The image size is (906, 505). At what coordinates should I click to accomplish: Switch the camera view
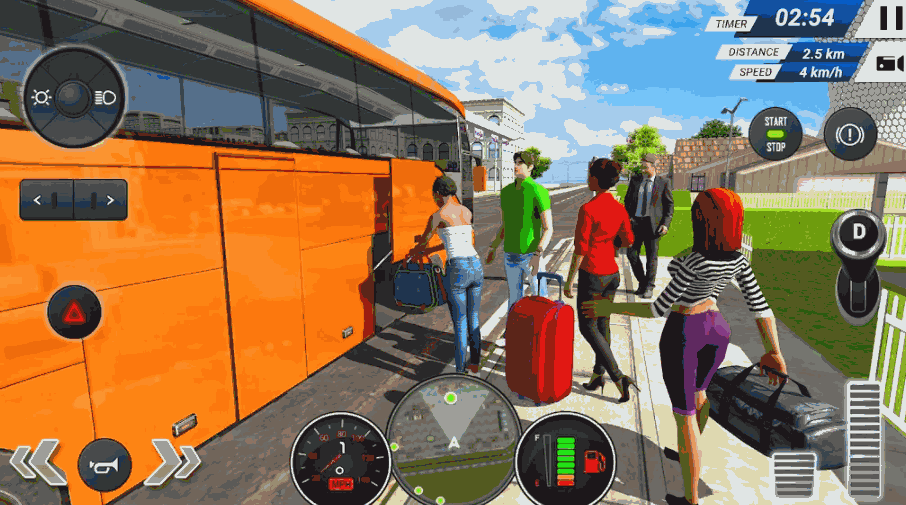click(888, 64)
